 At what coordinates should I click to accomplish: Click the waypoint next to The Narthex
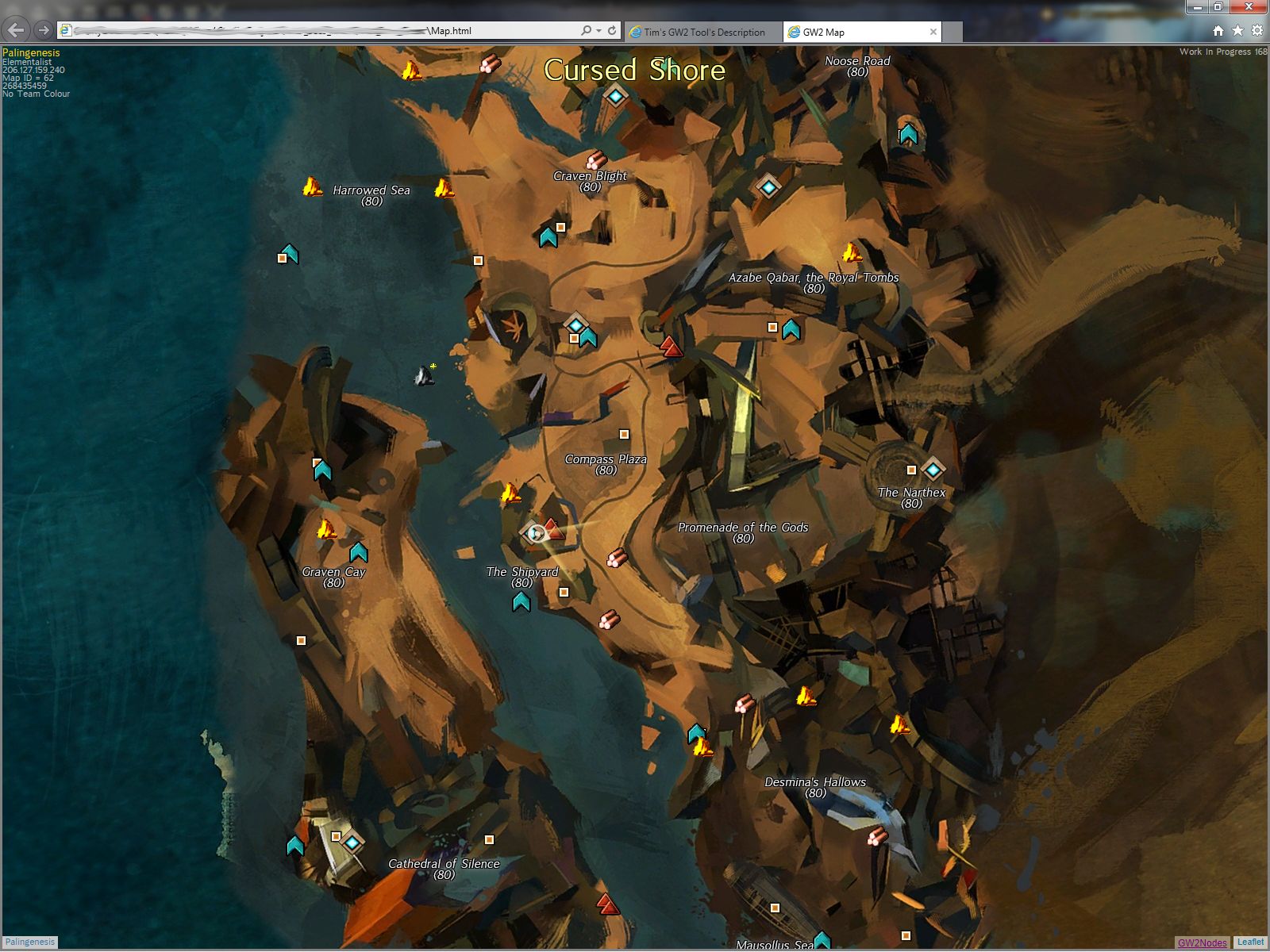[933, 470]
